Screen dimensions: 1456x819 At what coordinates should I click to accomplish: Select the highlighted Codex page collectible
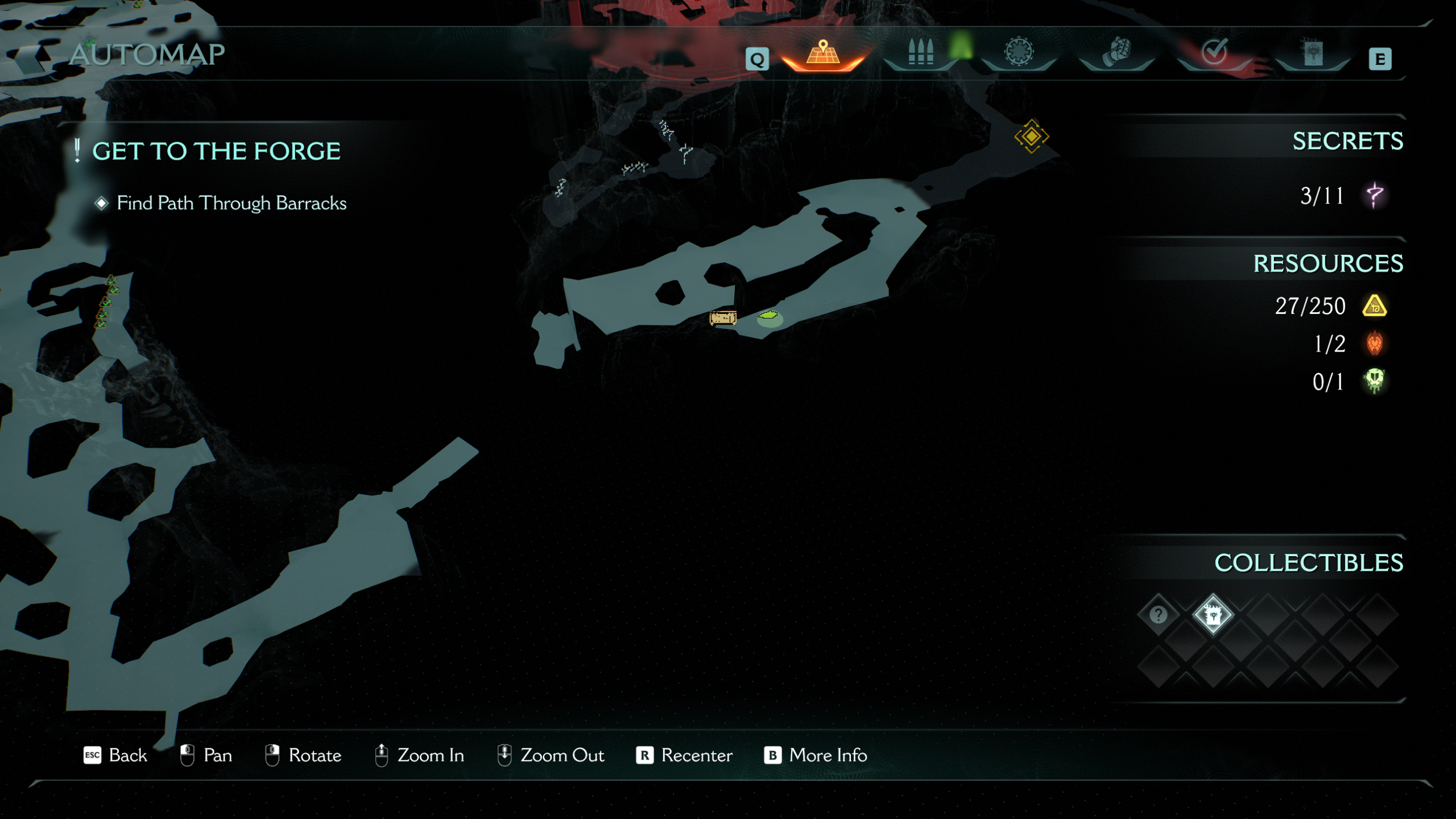pyautogui.click(x=1213, y=615)
